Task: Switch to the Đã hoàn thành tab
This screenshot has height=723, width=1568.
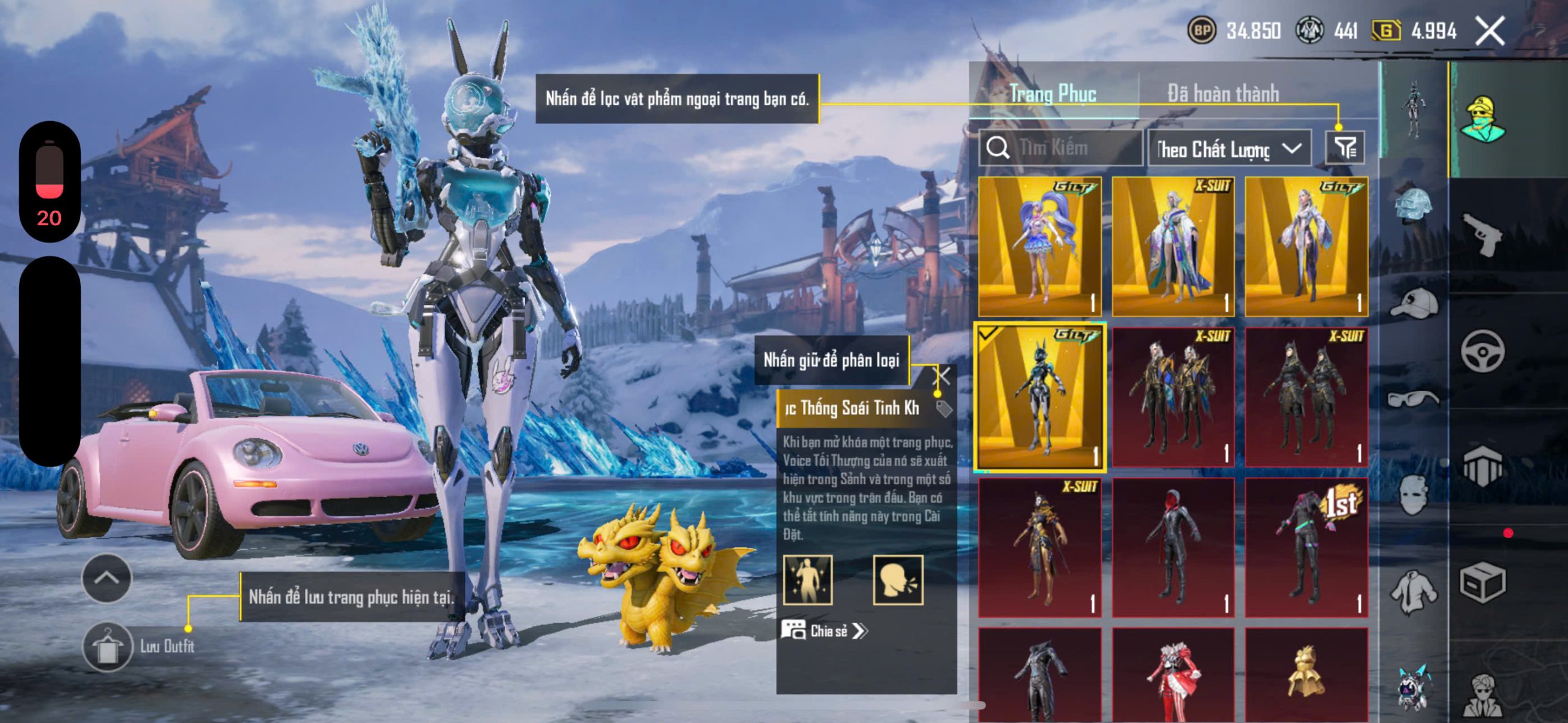Action: point(1223,94)
